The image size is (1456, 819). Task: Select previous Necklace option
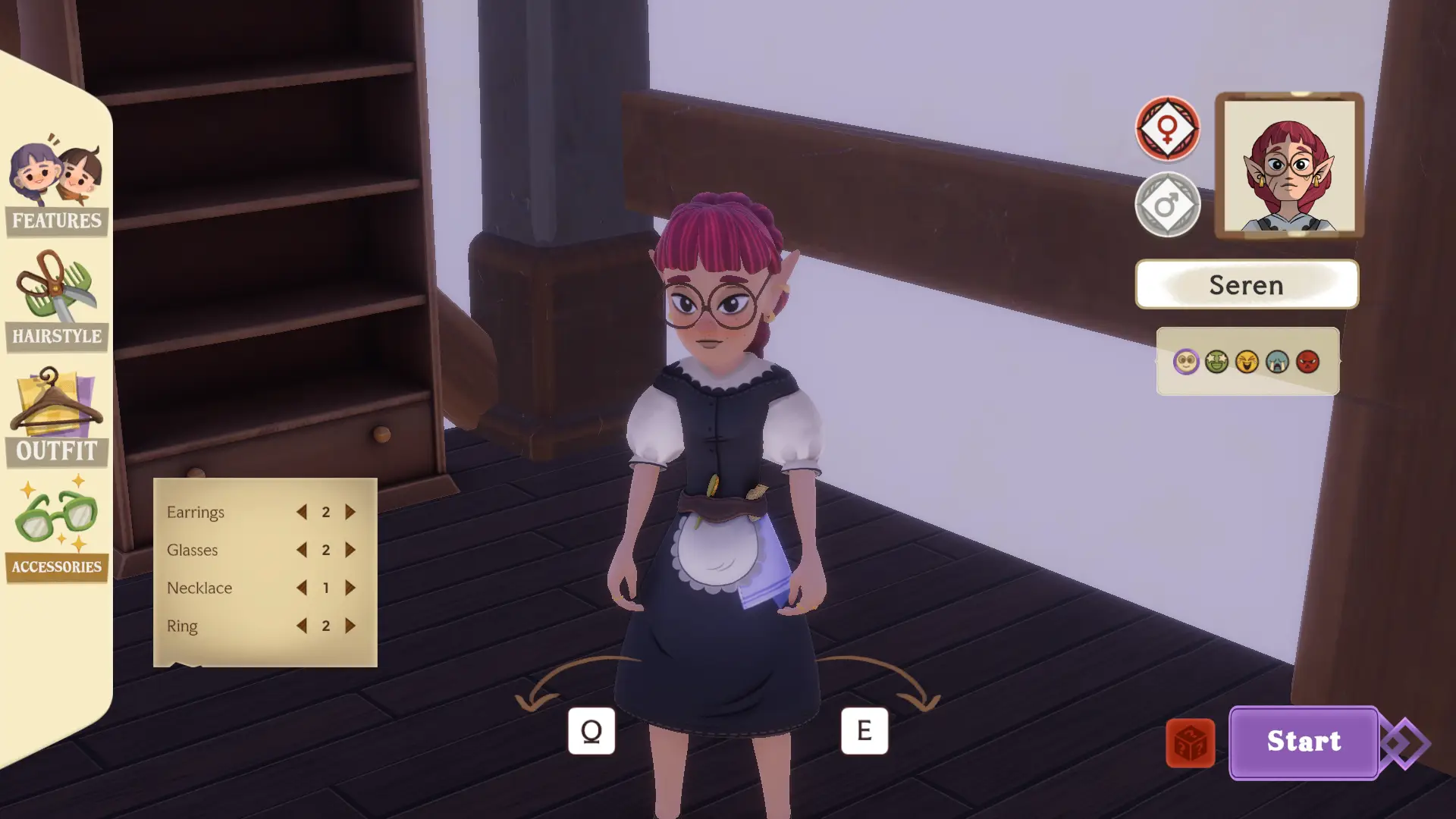click(x=302, y=588)
